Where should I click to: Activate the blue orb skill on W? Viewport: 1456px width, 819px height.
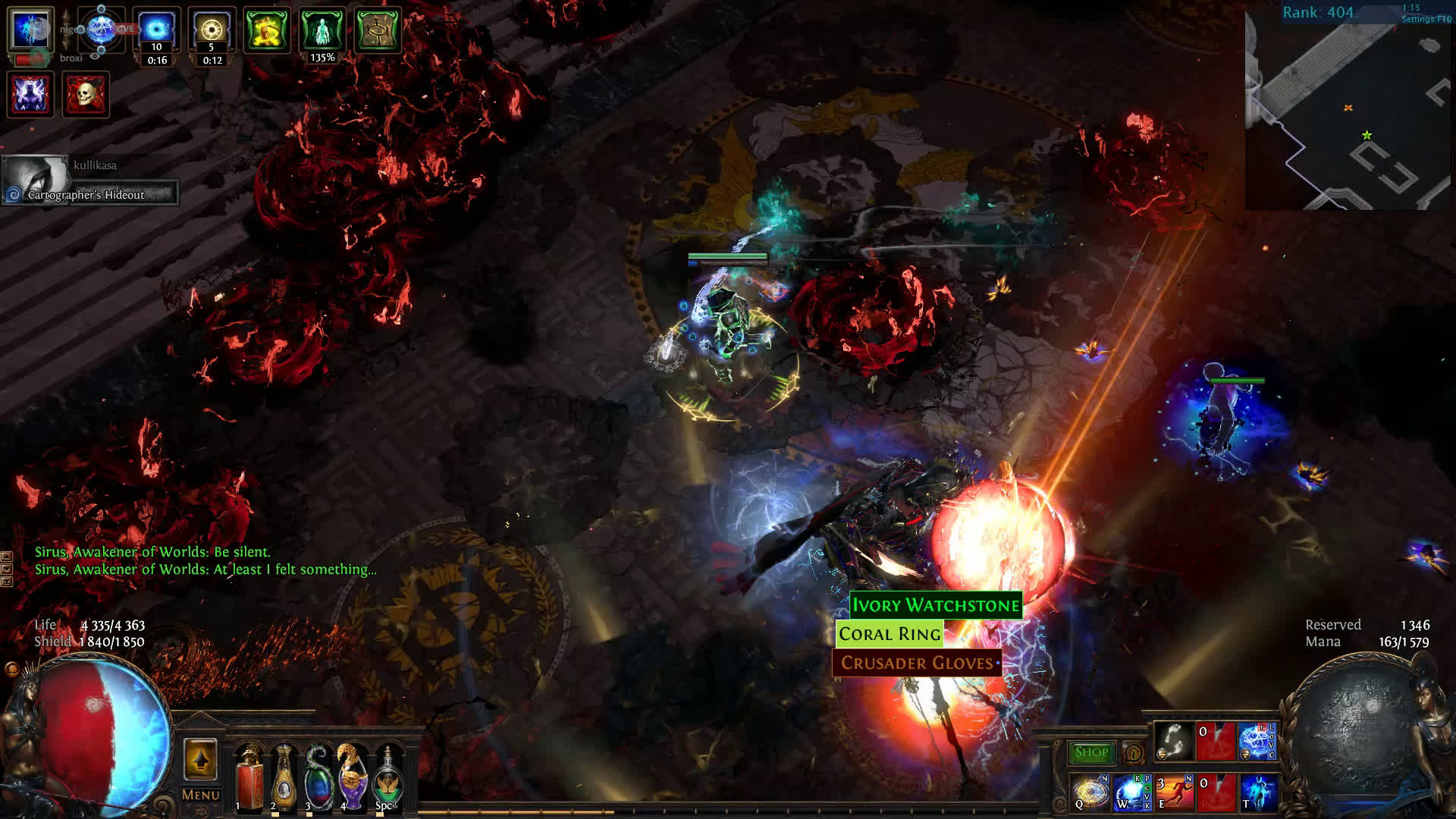[1132, 792]
